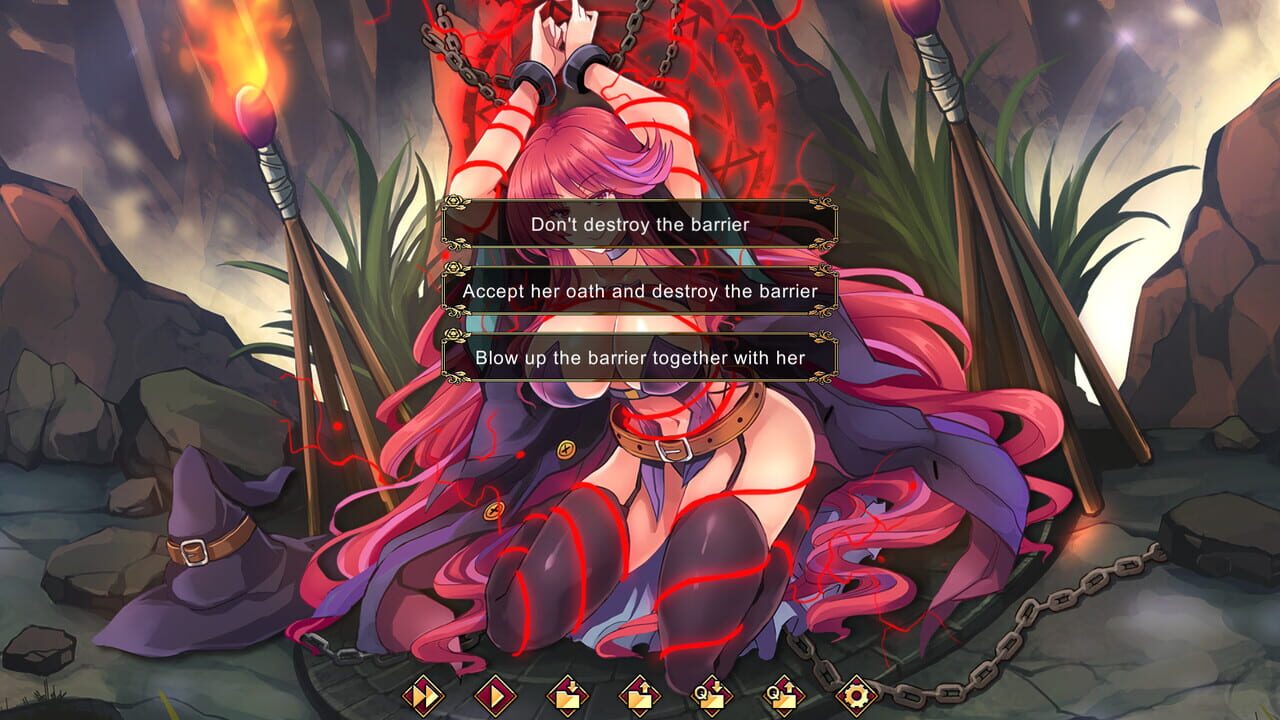Screen dimensions: 1280x720
Task: Click the Quick Save icon
Action: 712,695
